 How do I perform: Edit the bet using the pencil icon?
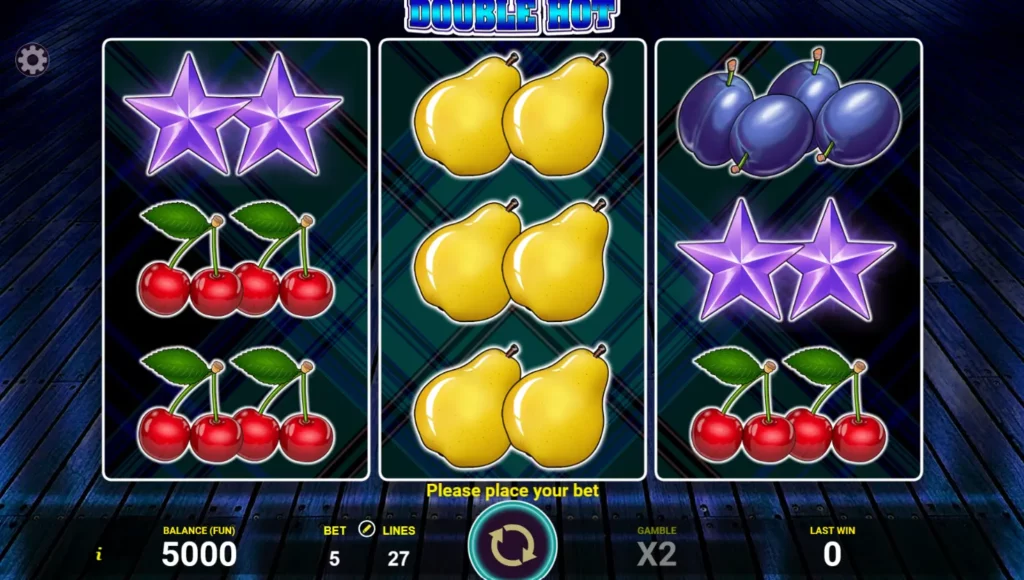point(367,530)
